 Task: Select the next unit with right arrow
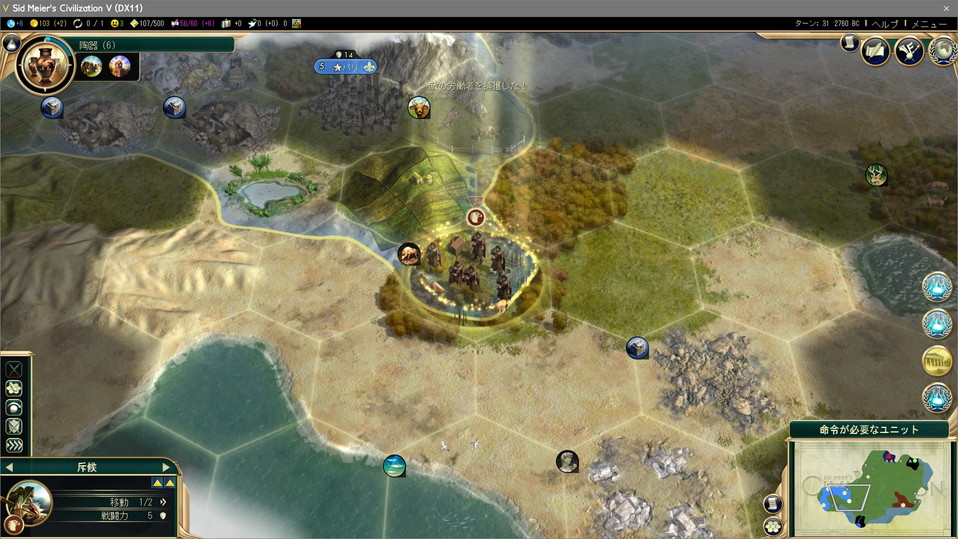point(167,467)
